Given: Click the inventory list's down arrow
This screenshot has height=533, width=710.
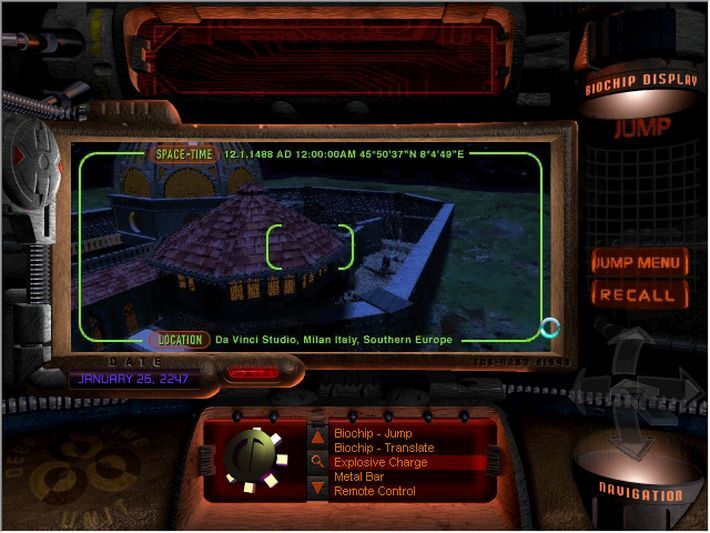Looking at the screenshot, I should pyautogui.click(x=317, y=488).
